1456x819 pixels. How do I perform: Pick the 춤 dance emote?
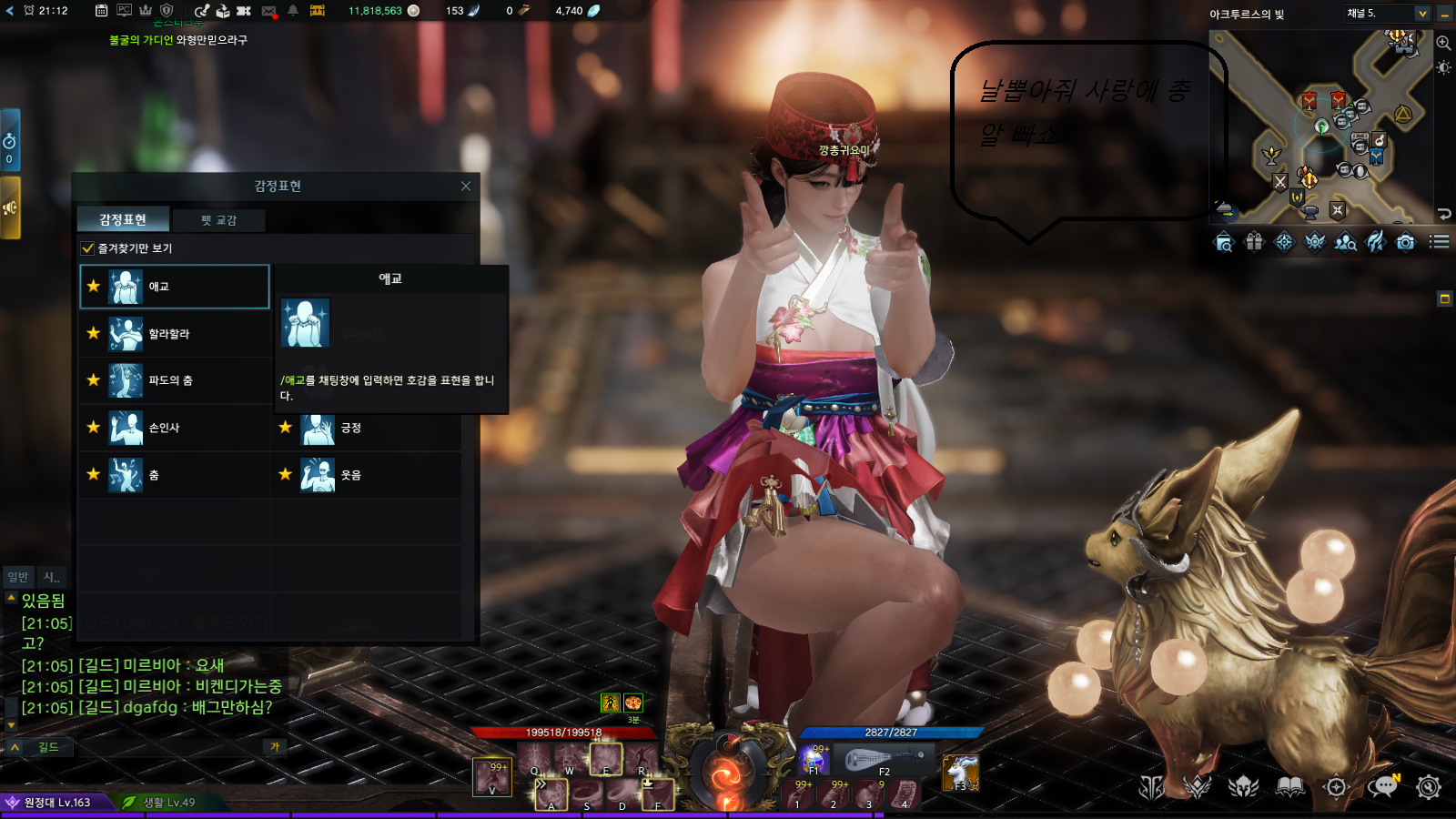[x=173, y=475]
